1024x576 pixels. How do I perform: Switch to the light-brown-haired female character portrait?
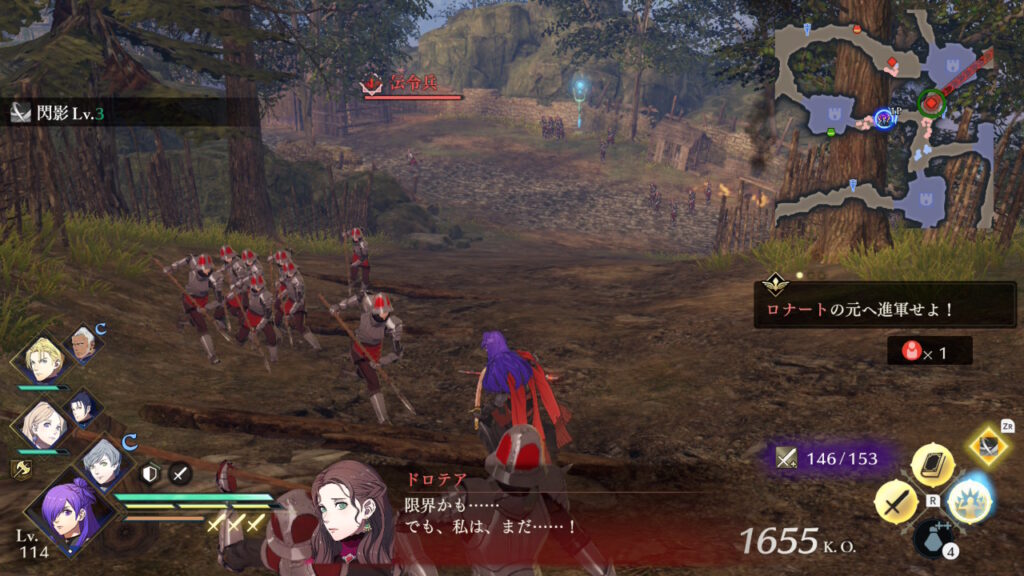(x=41, y=425)
